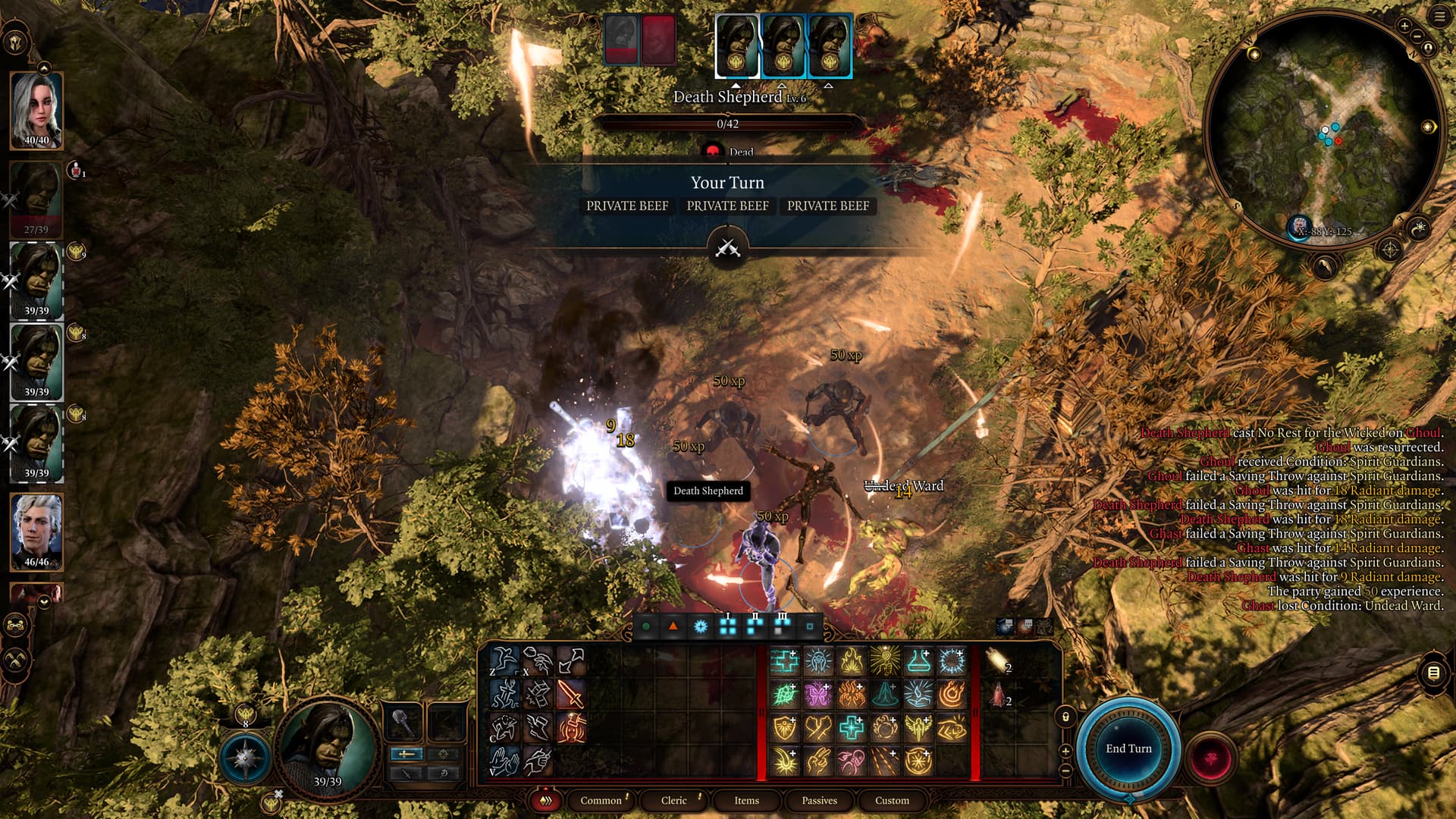Zoom out on the minimap
Image resolution: width=1456 pixels, height=819 pixels.
(x=1417, y=36)
